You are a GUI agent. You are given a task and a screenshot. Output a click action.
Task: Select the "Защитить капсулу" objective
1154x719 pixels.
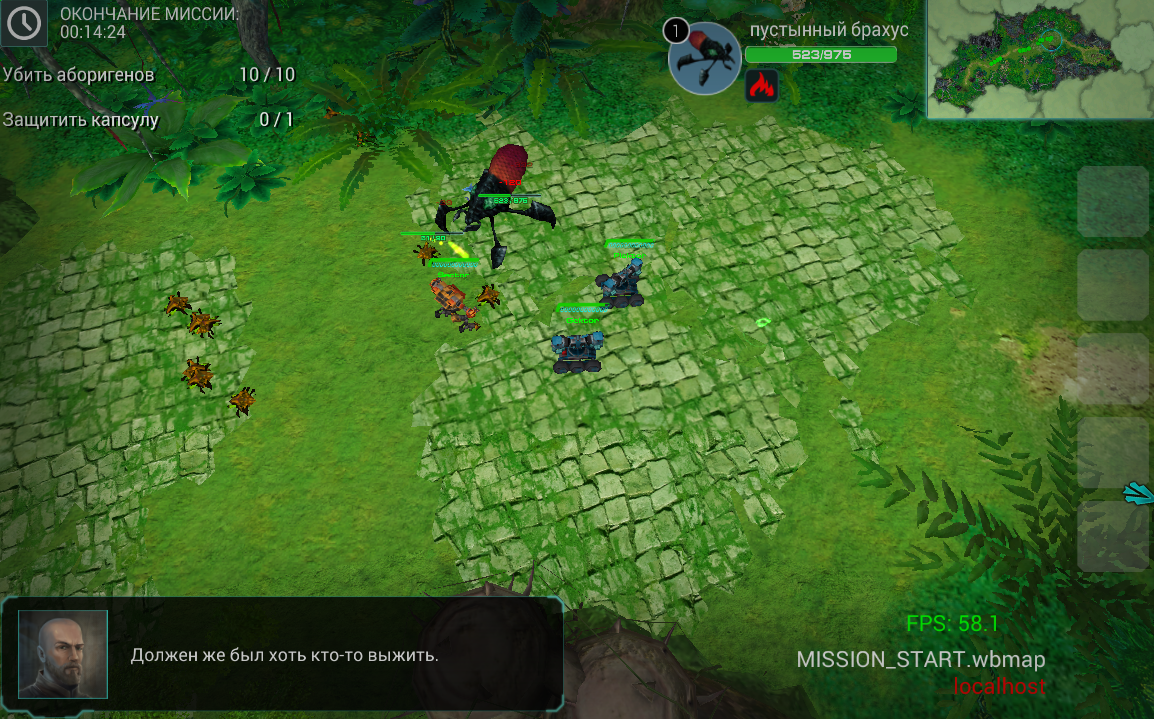81,120
